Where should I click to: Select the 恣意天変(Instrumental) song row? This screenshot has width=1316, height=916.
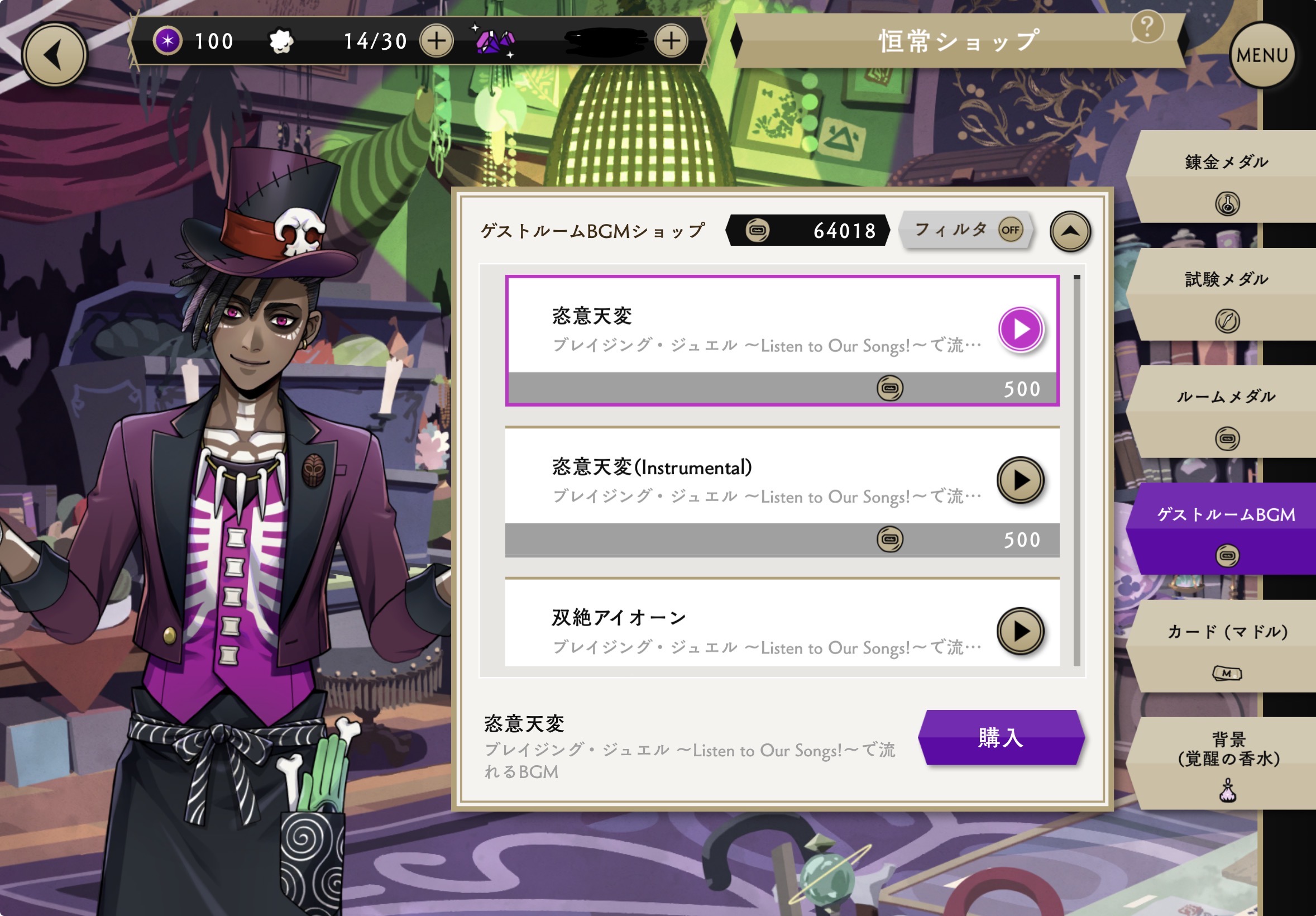tap(745, 481)
